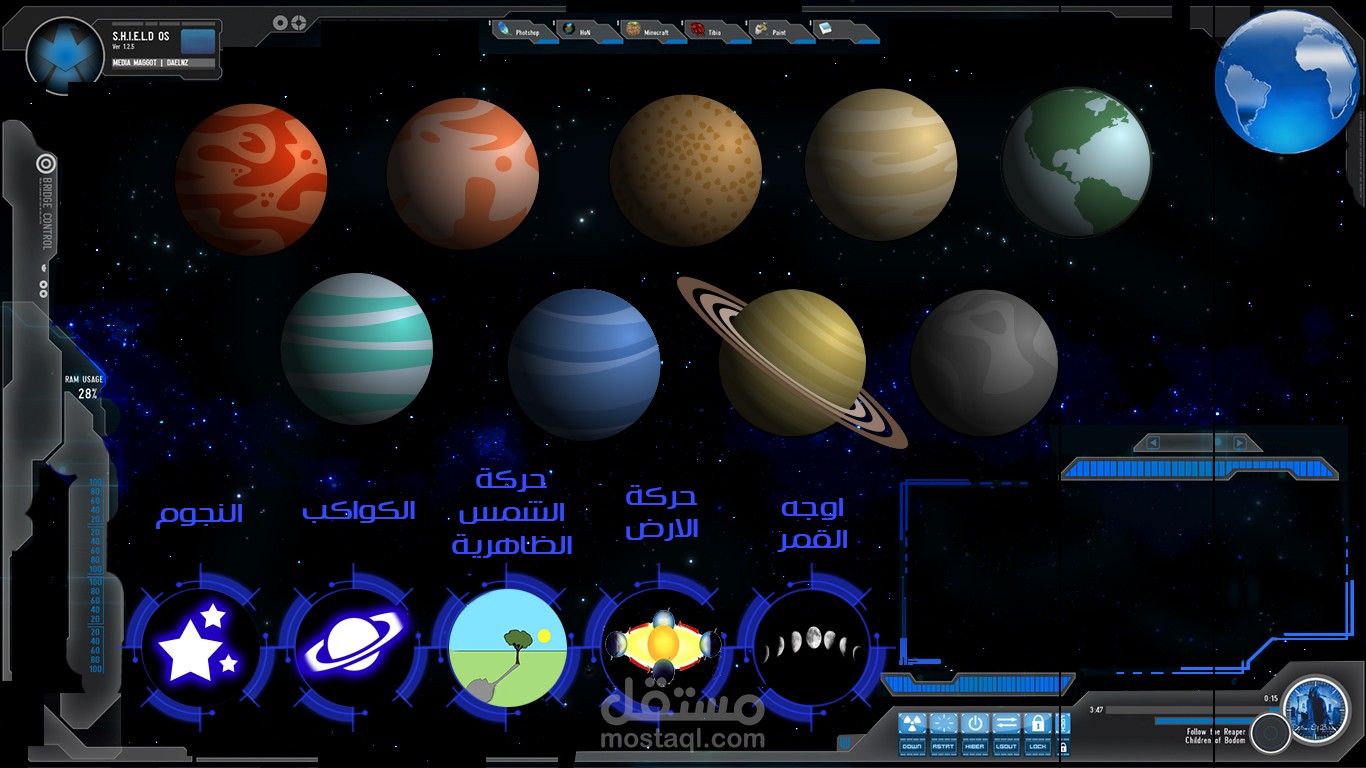Viewport: 1366px width, 768px height.
Task: Open the apparent sun motion tree icon
Action: (507, 647)
